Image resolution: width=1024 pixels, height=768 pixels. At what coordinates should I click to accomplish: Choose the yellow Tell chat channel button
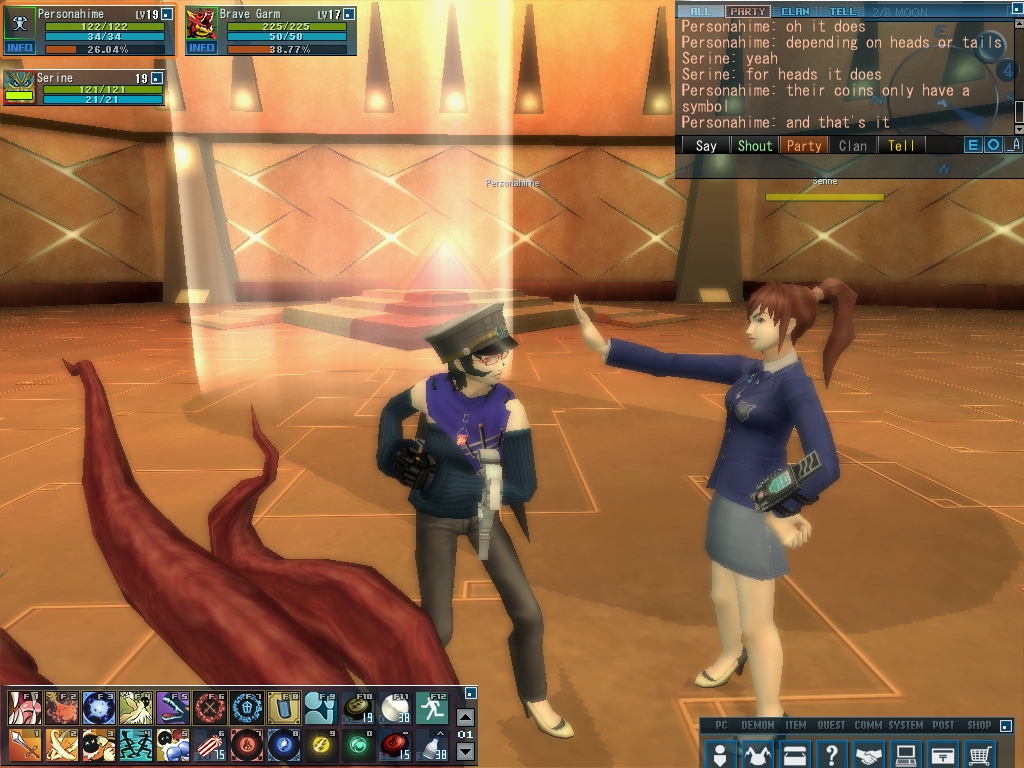(x=901, y=145)
